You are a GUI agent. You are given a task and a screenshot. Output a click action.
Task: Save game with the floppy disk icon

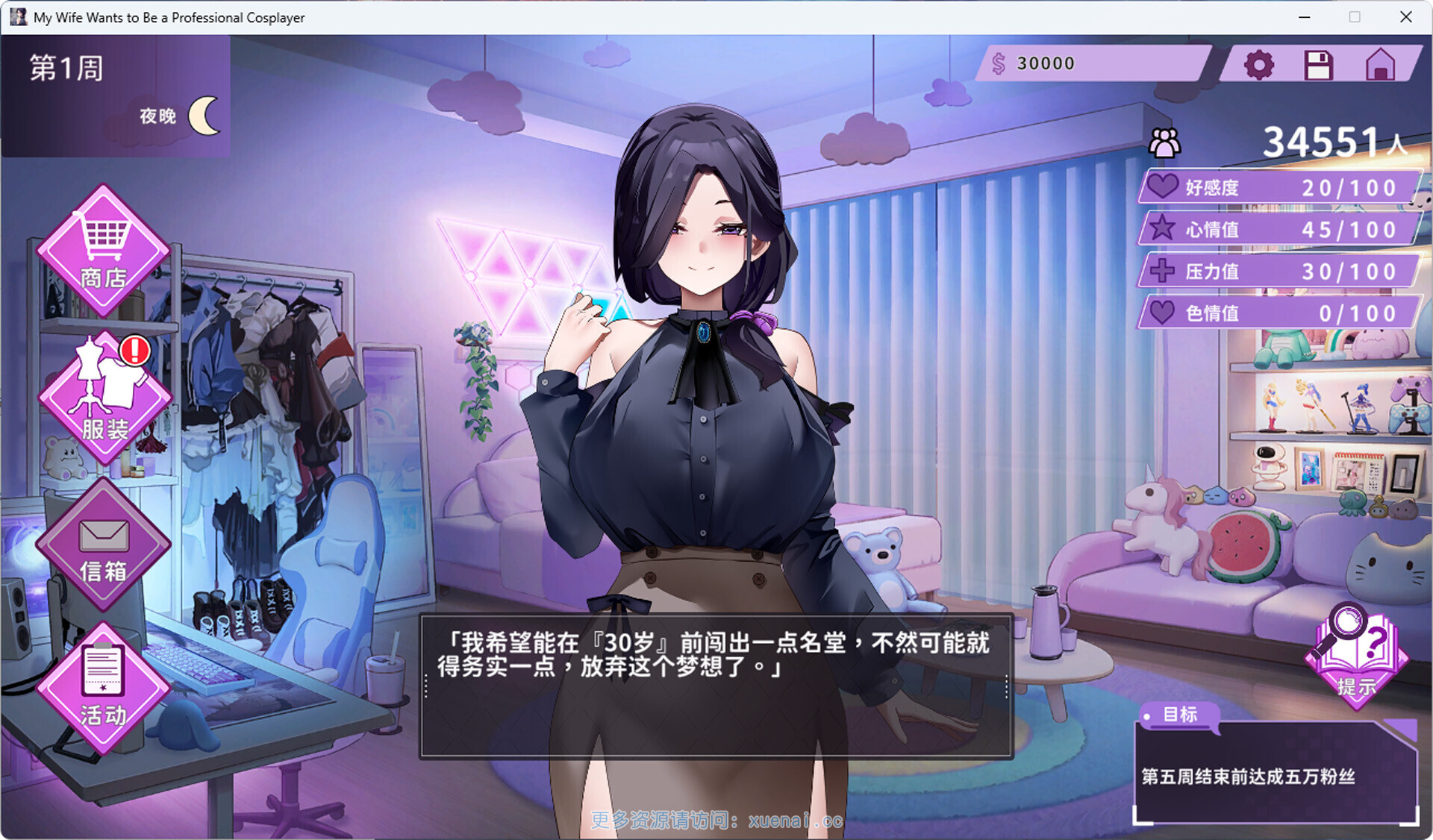[x=1318, y=65]
